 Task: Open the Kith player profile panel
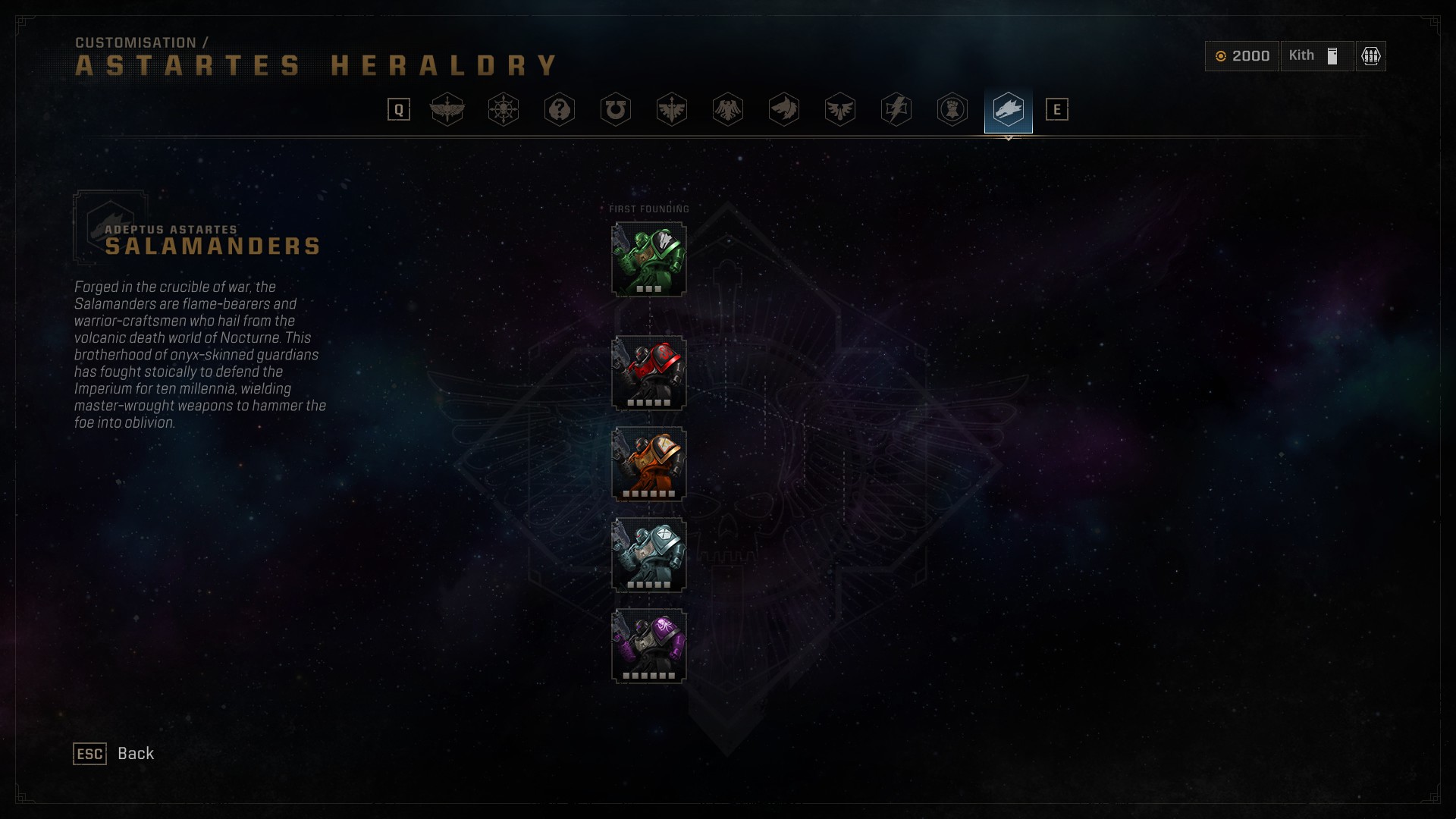click(x=1316, y=56)
